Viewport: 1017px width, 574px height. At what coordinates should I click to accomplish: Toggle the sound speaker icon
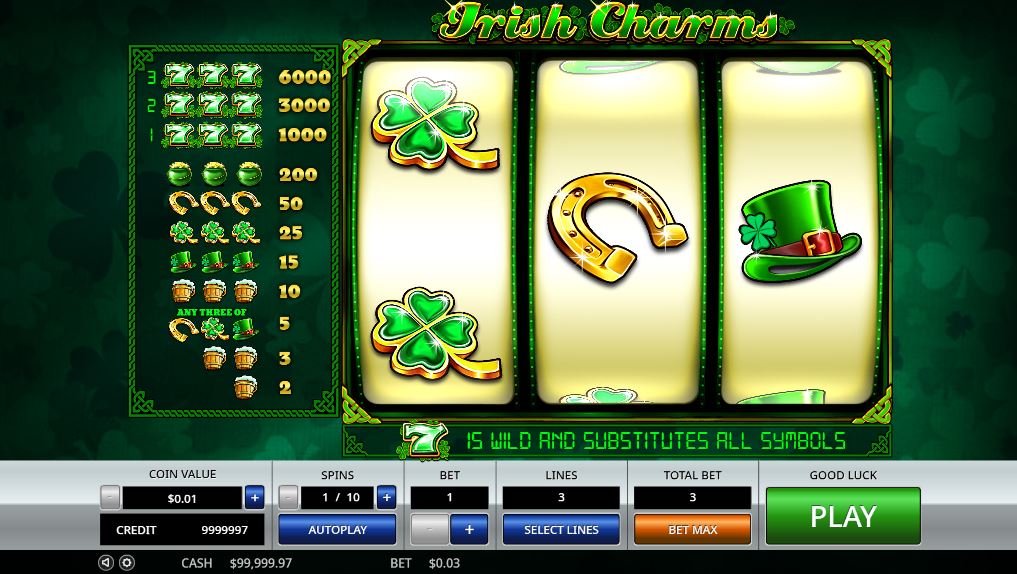106,563
